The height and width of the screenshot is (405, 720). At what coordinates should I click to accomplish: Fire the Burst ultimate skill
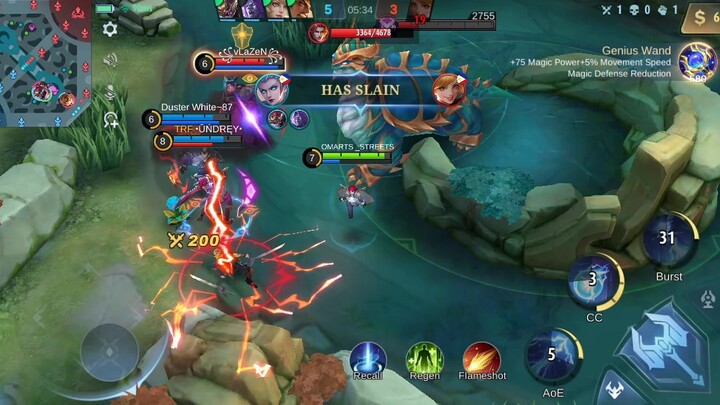[668, 239]
